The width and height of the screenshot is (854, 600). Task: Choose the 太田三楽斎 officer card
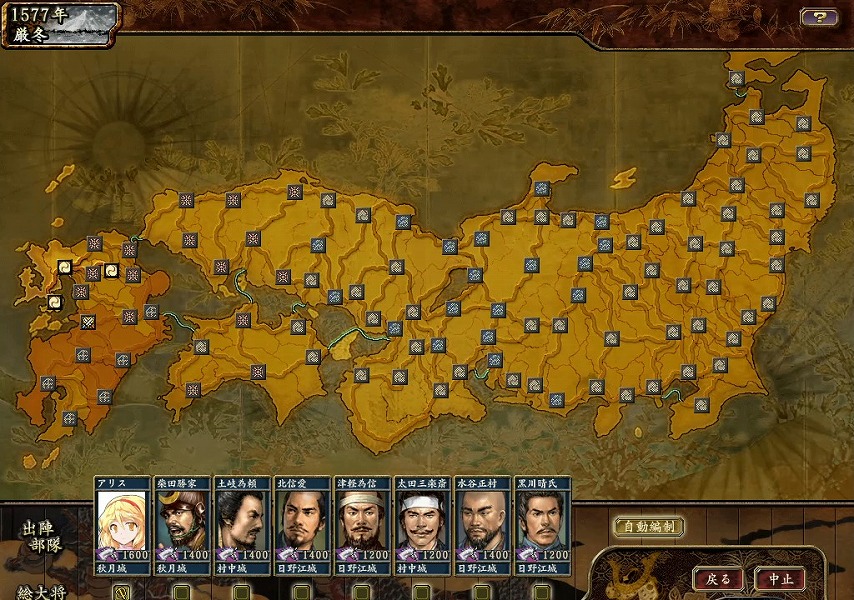(x=421, y=521)
